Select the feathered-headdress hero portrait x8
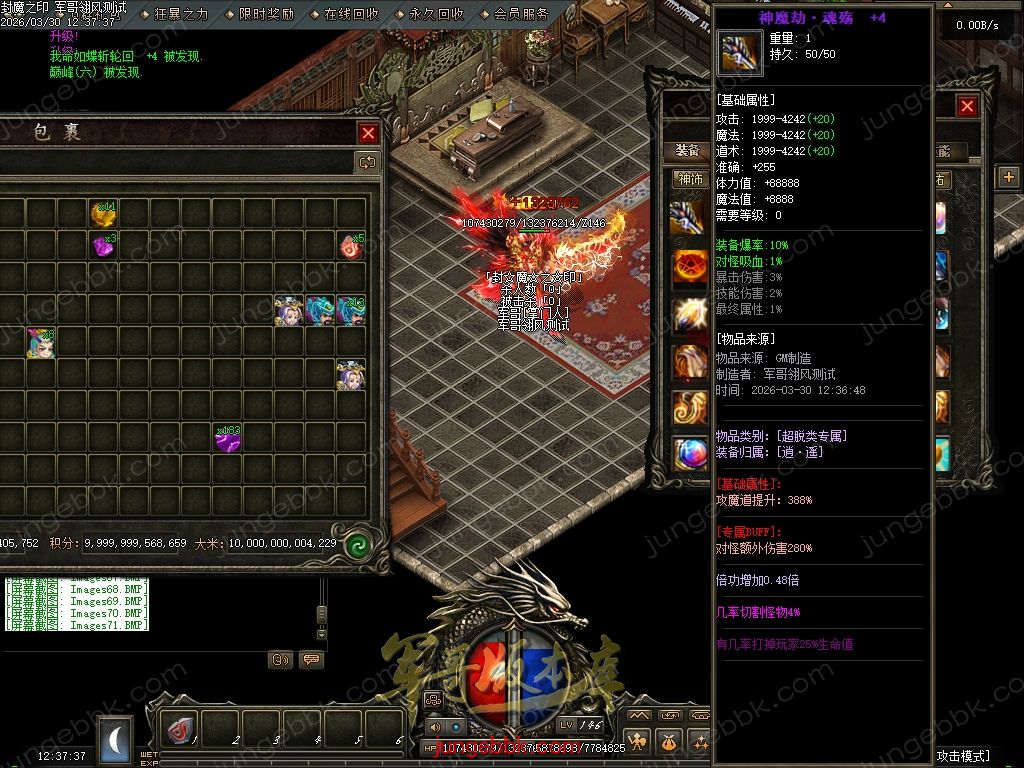1024x768 pixels. coord(41,342)
